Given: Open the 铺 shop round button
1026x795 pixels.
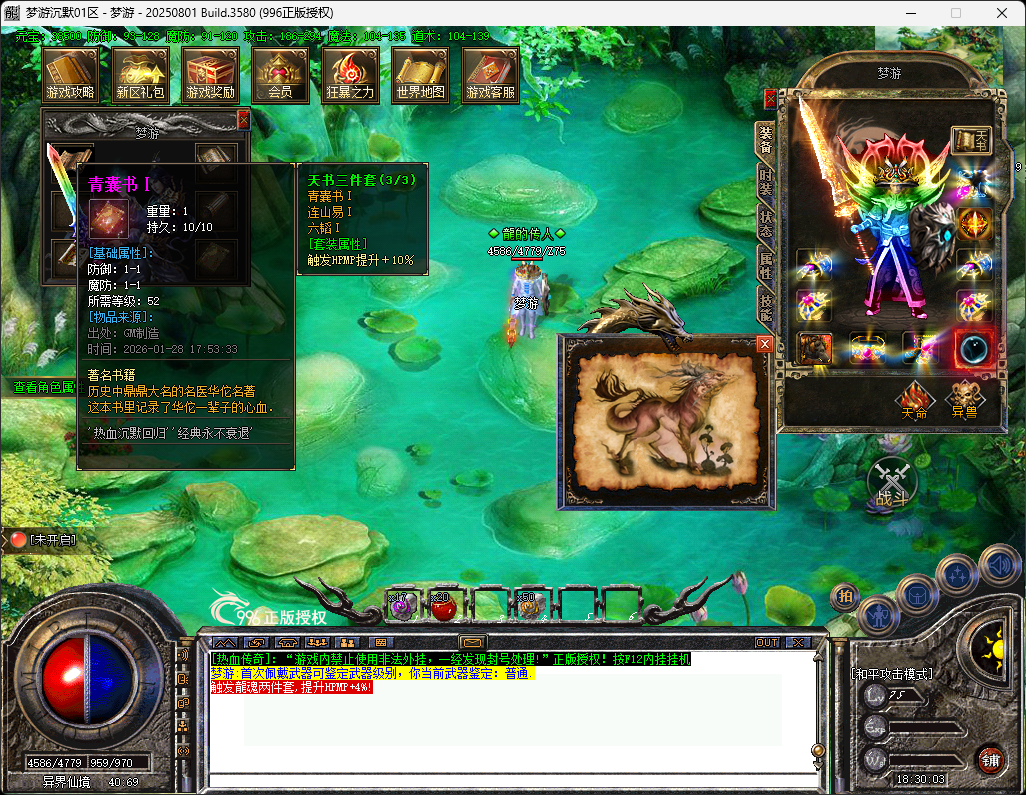Looking at the screenshot, I should click(x=990, y=758).
